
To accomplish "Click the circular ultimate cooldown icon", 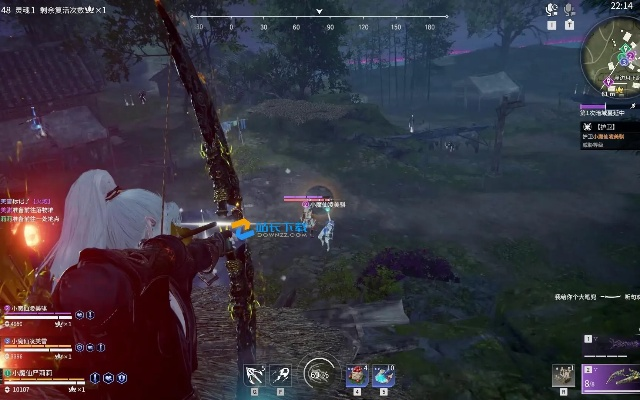I will tap(318, 374).
